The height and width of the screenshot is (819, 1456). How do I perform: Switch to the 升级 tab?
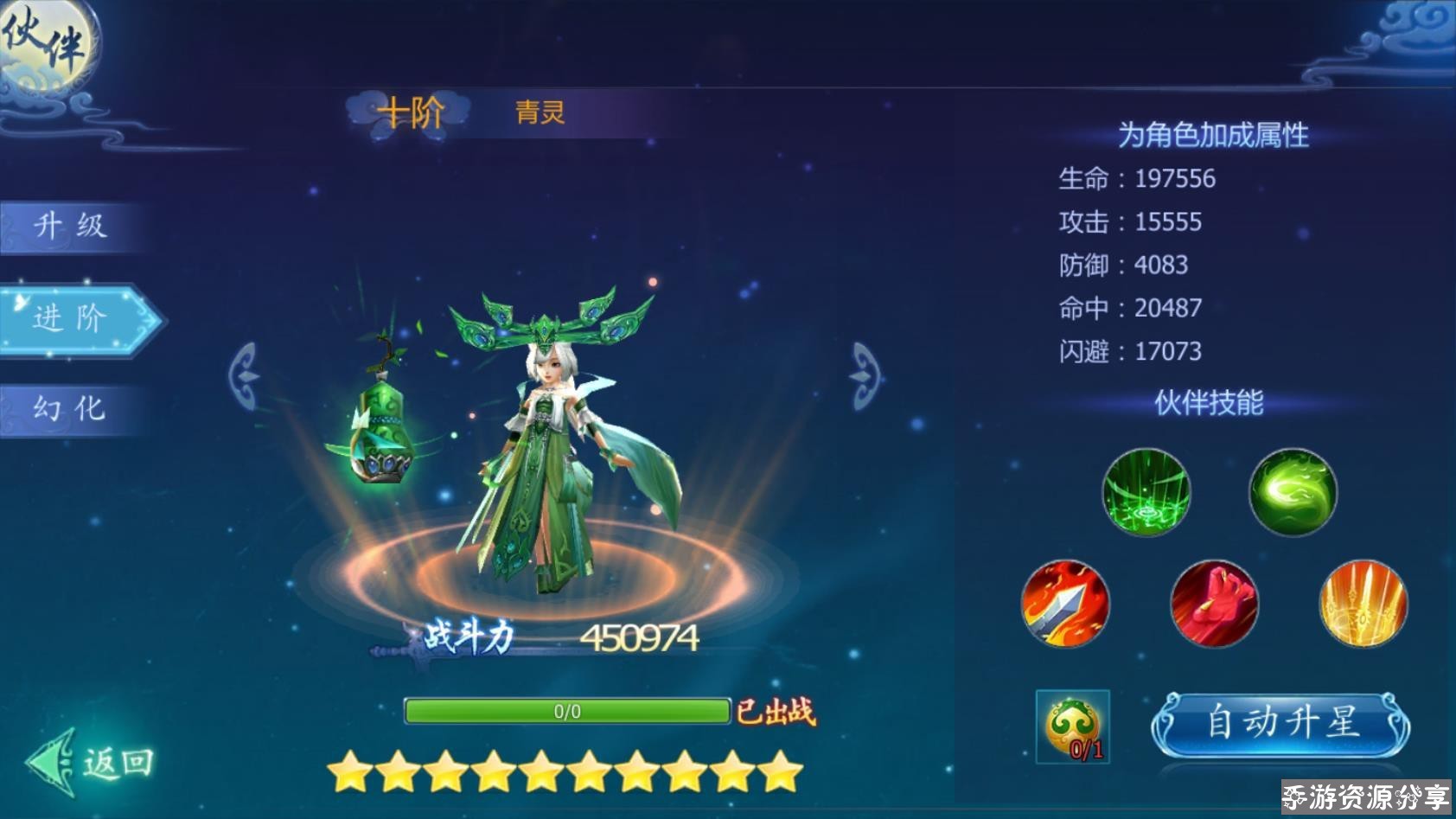coord(71,227)
